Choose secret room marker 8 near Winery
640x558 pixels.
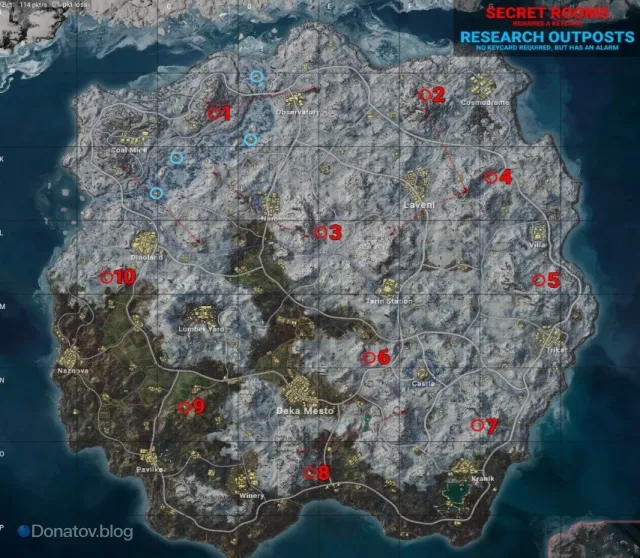tap(310, 472)
